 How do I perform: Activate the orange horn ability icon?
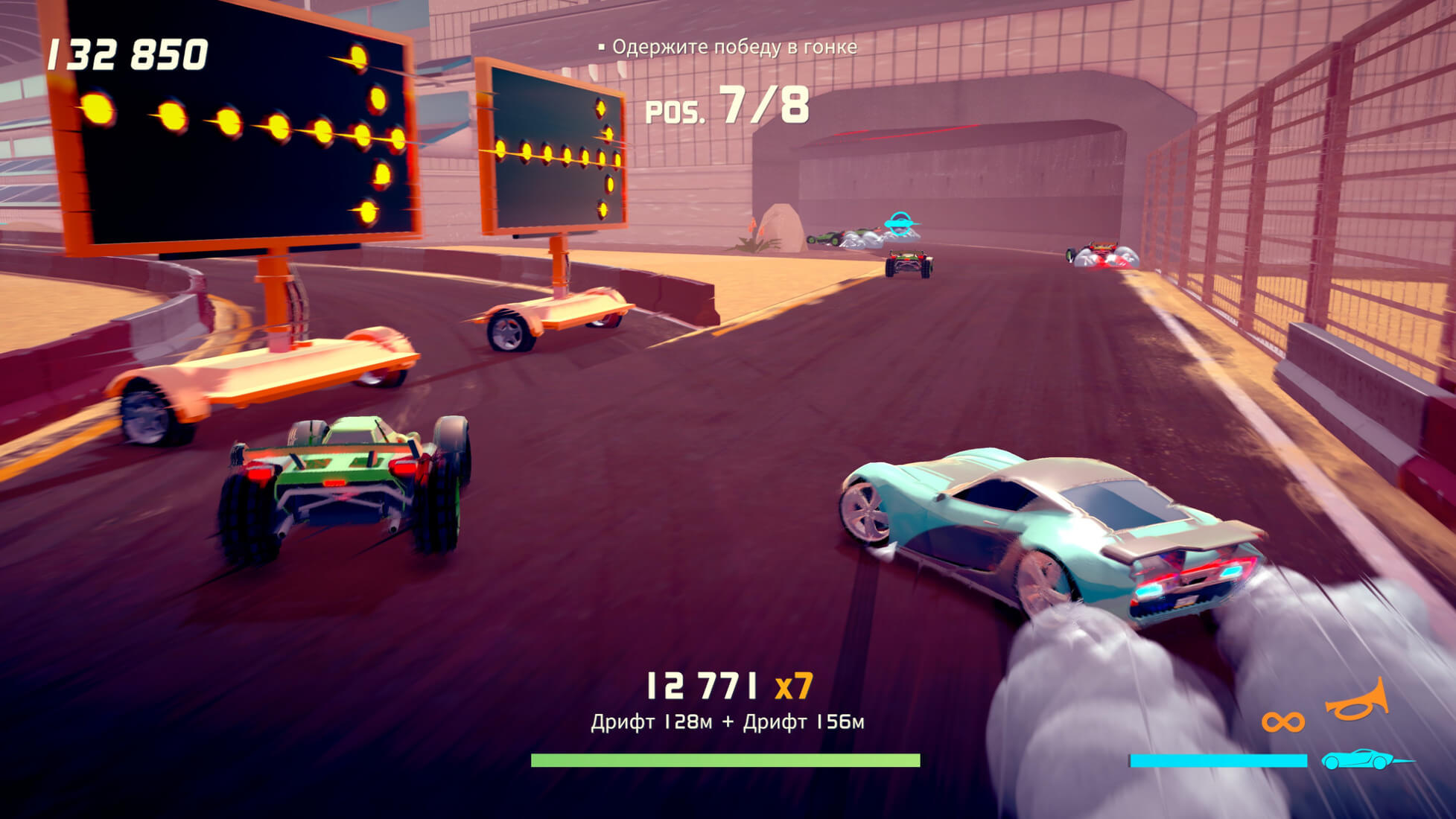[x=1357, y=700]
